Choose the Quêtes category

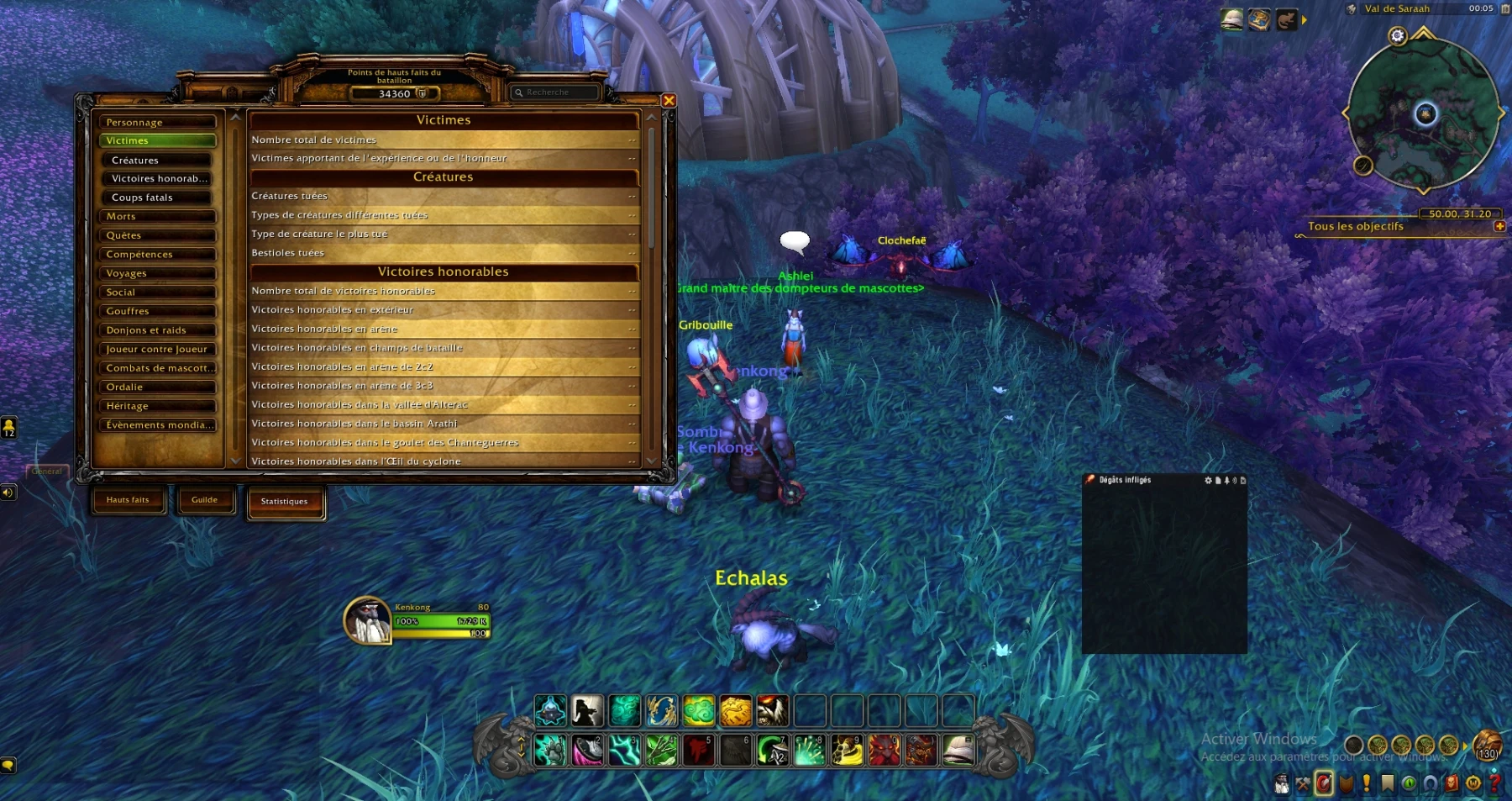click(x=157, y=236)
